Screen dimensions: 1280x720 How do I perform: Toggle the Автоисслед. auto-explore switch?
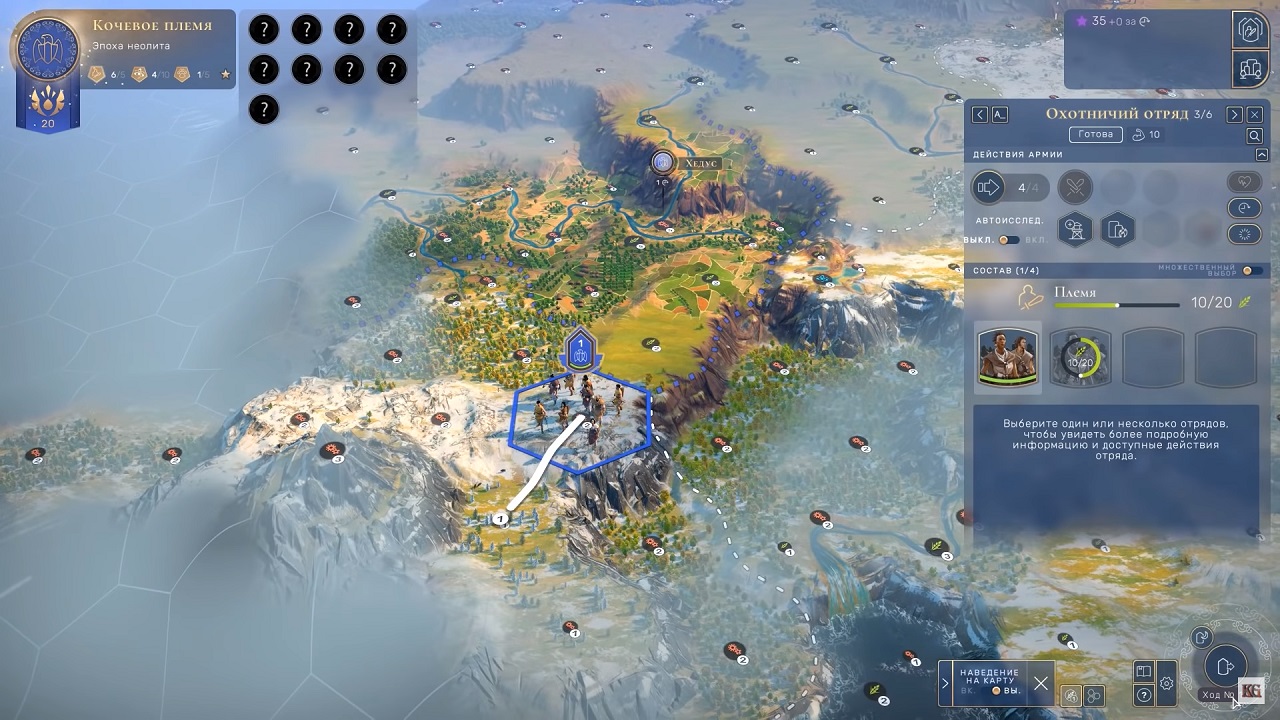(1009, 240)
